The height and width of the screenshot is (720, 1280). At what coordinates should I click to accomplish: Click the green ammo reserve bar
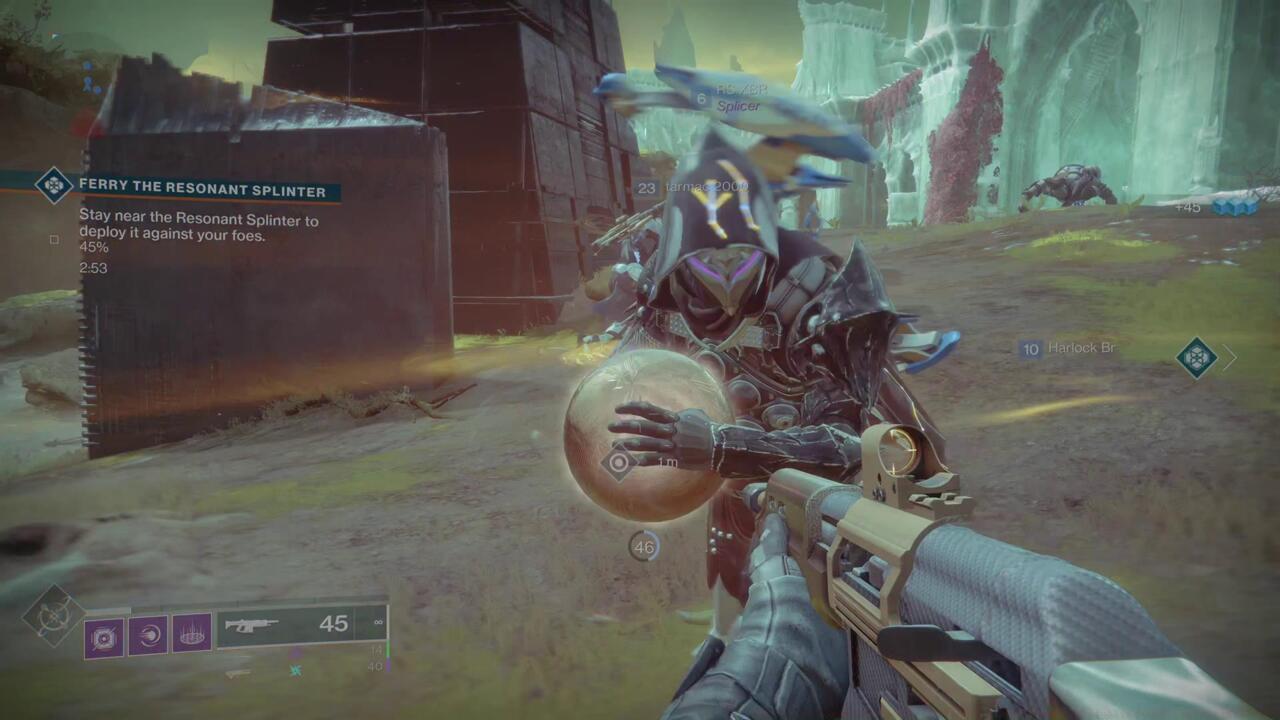(387, 650)
